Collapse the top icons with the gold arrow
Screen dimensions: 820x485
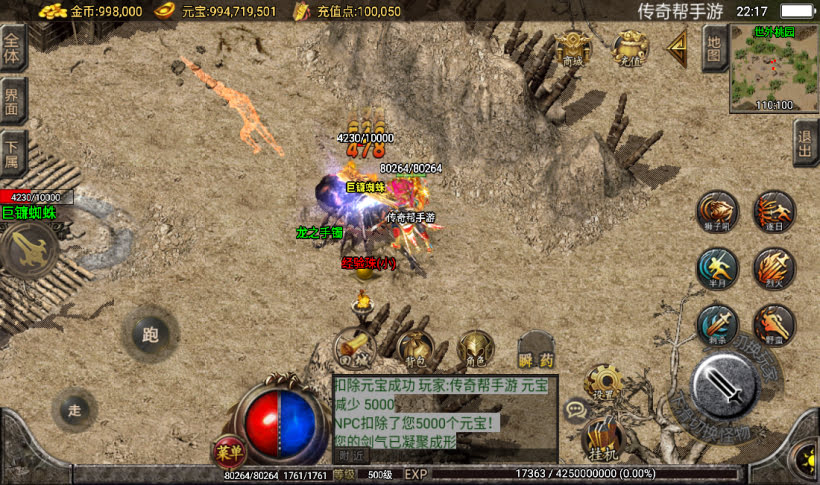[677, 45]
